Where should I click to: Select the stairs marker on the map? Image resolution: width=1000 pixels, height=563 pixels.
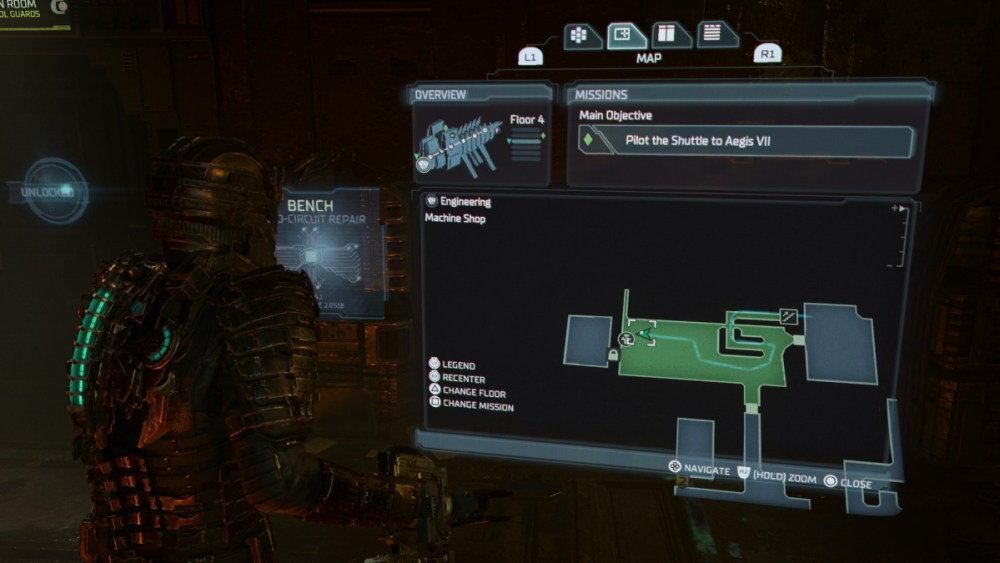pyautogui.click(x=789, y=316)
